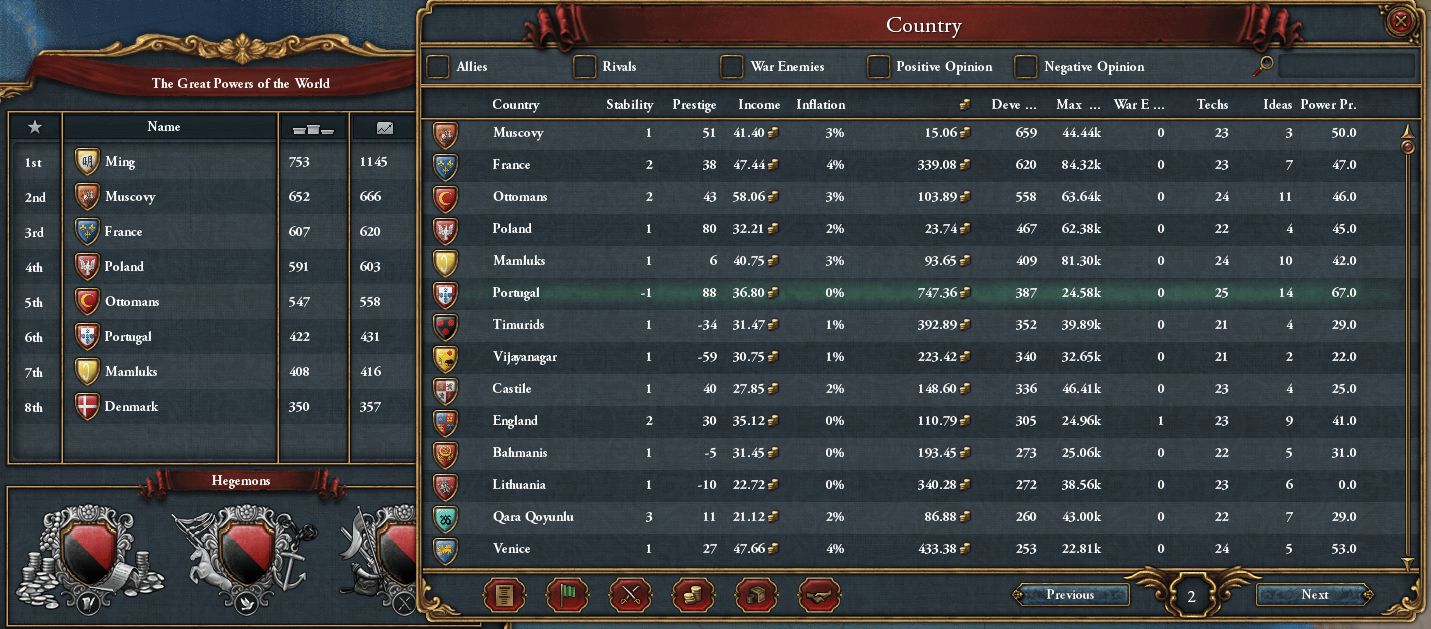Open the gold coins economy ledger
This screenshot has height=629, width=1431.
tap(694, 595)
